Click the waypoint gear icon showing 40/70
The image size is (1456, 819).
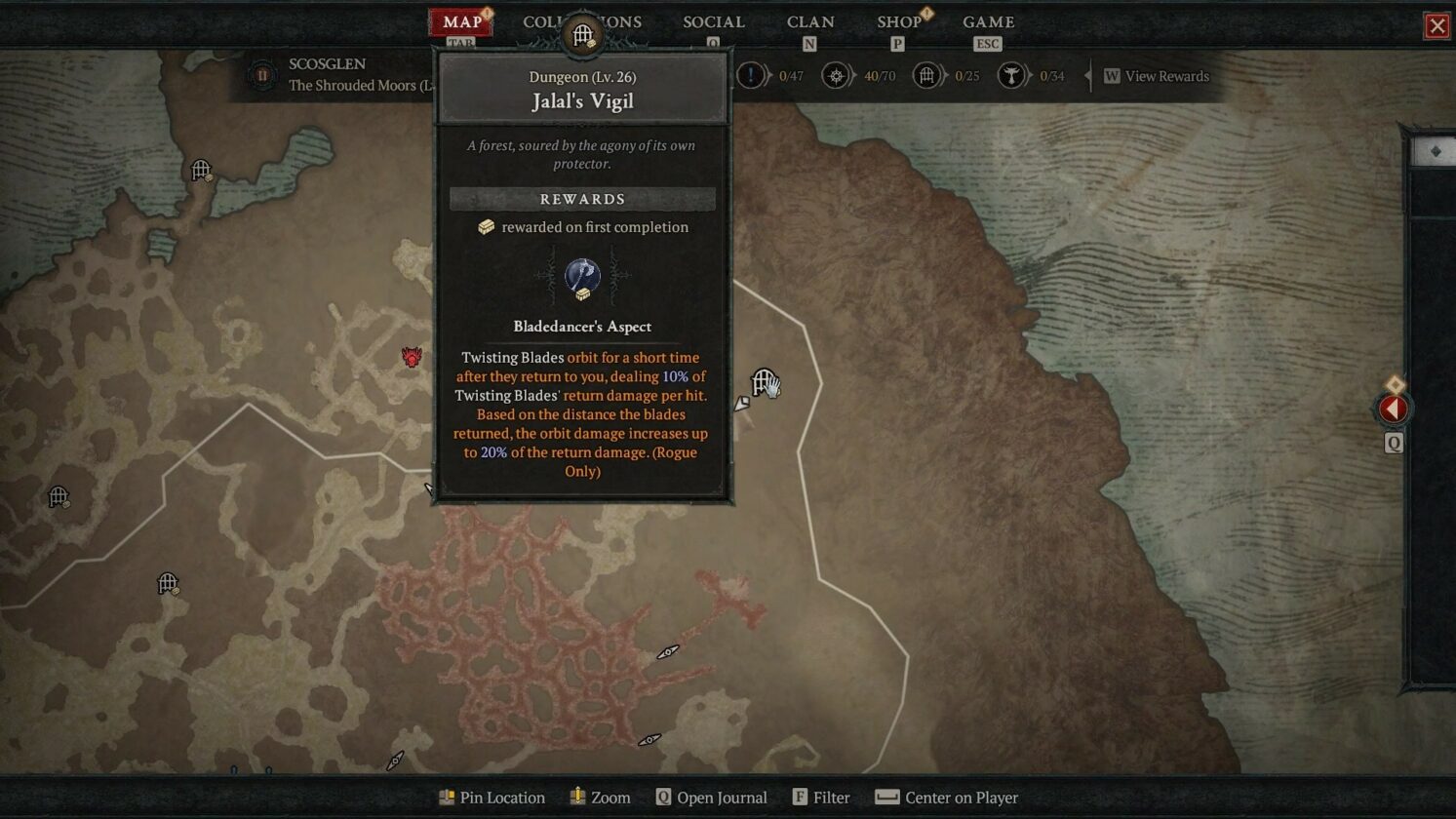836,75
